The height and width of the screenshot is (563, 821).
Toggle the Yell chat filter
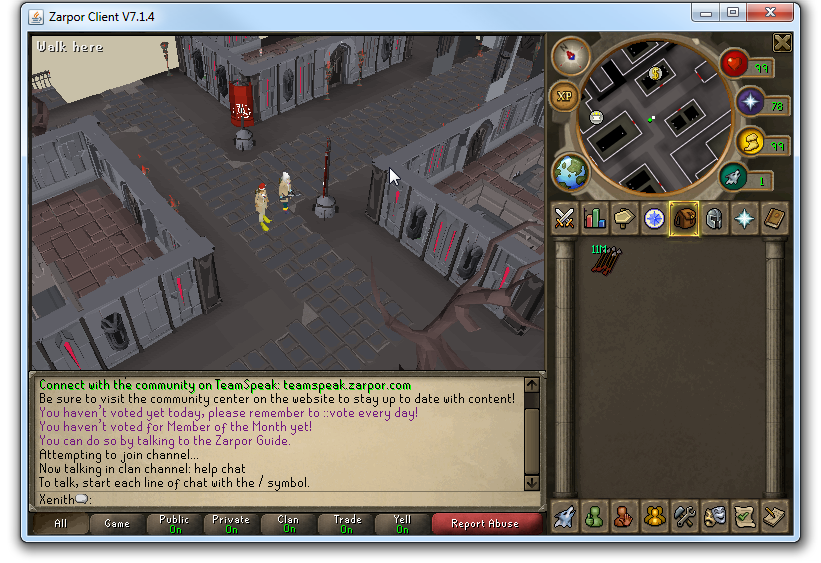pyautogui.click(x=402, y=523)
